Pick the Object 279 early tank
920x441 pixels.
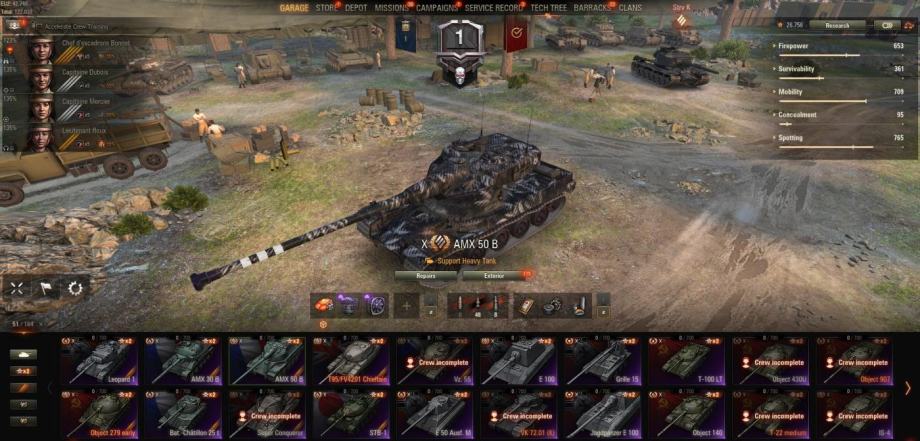point(101,410)
